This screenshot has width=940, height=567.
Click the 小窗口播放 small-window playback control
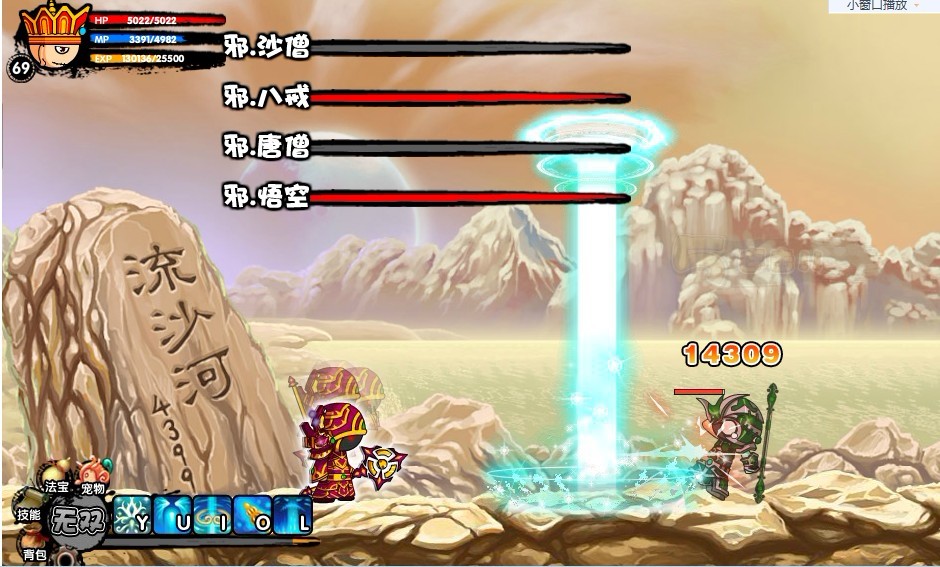point(878,6)
